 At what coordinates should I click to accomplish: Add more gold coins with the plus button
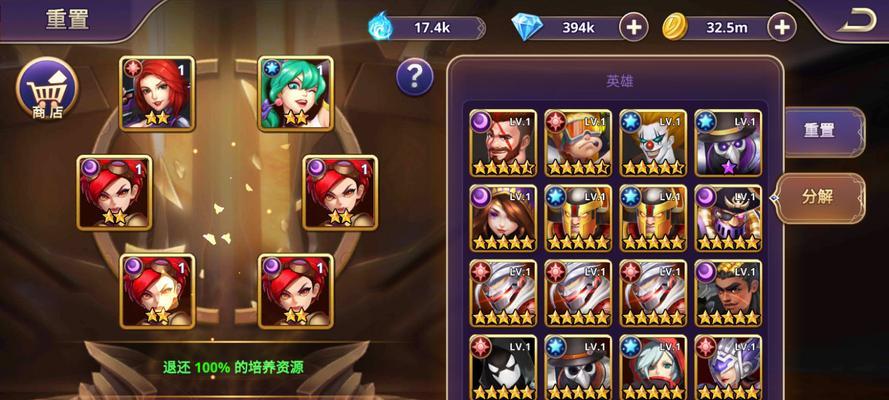coord(781,27)
